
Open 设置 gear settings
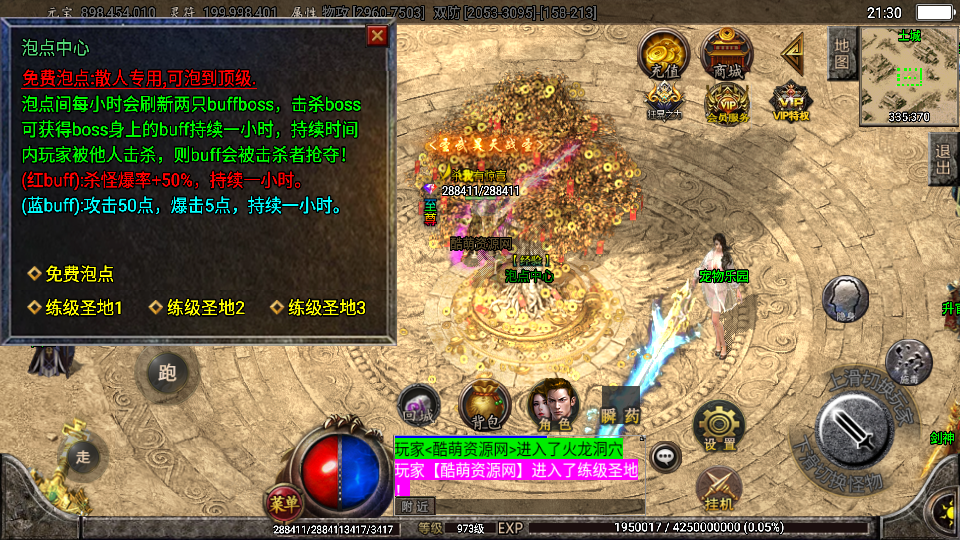coord(719,427)
